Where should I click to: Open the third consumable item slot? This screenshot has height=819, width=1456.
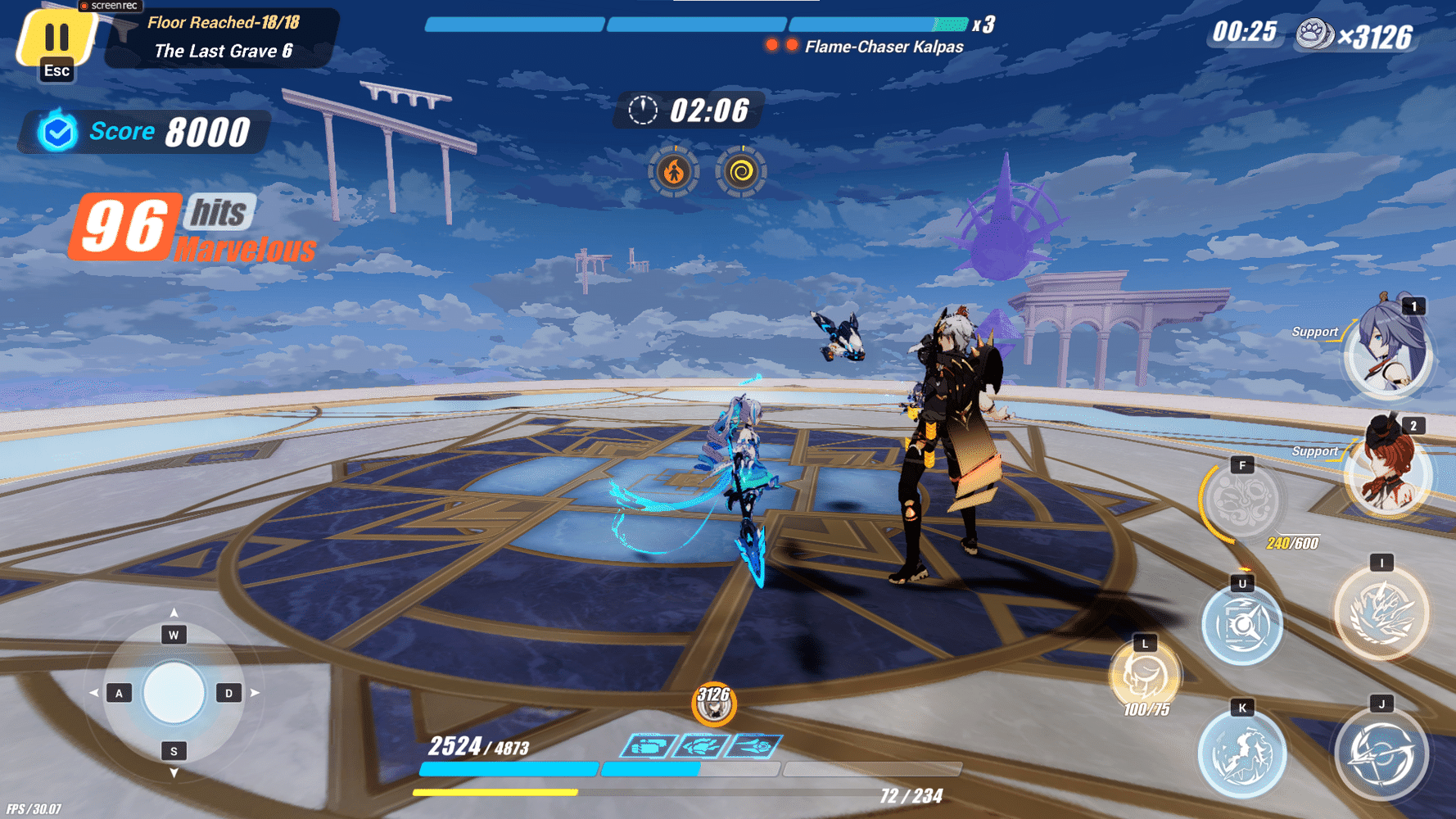tap(753, 746)
